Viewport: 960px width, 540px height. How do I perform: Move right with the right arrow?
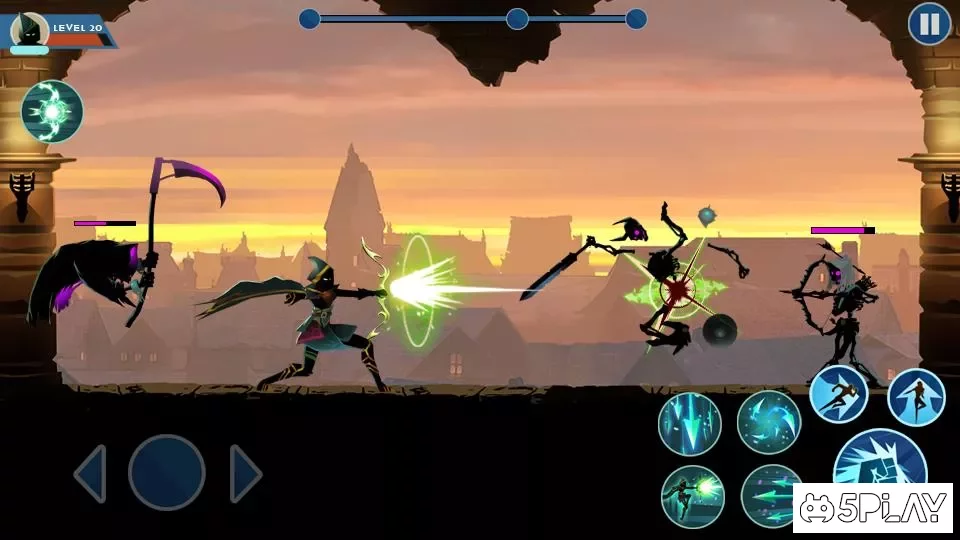(x=245, y=473)
